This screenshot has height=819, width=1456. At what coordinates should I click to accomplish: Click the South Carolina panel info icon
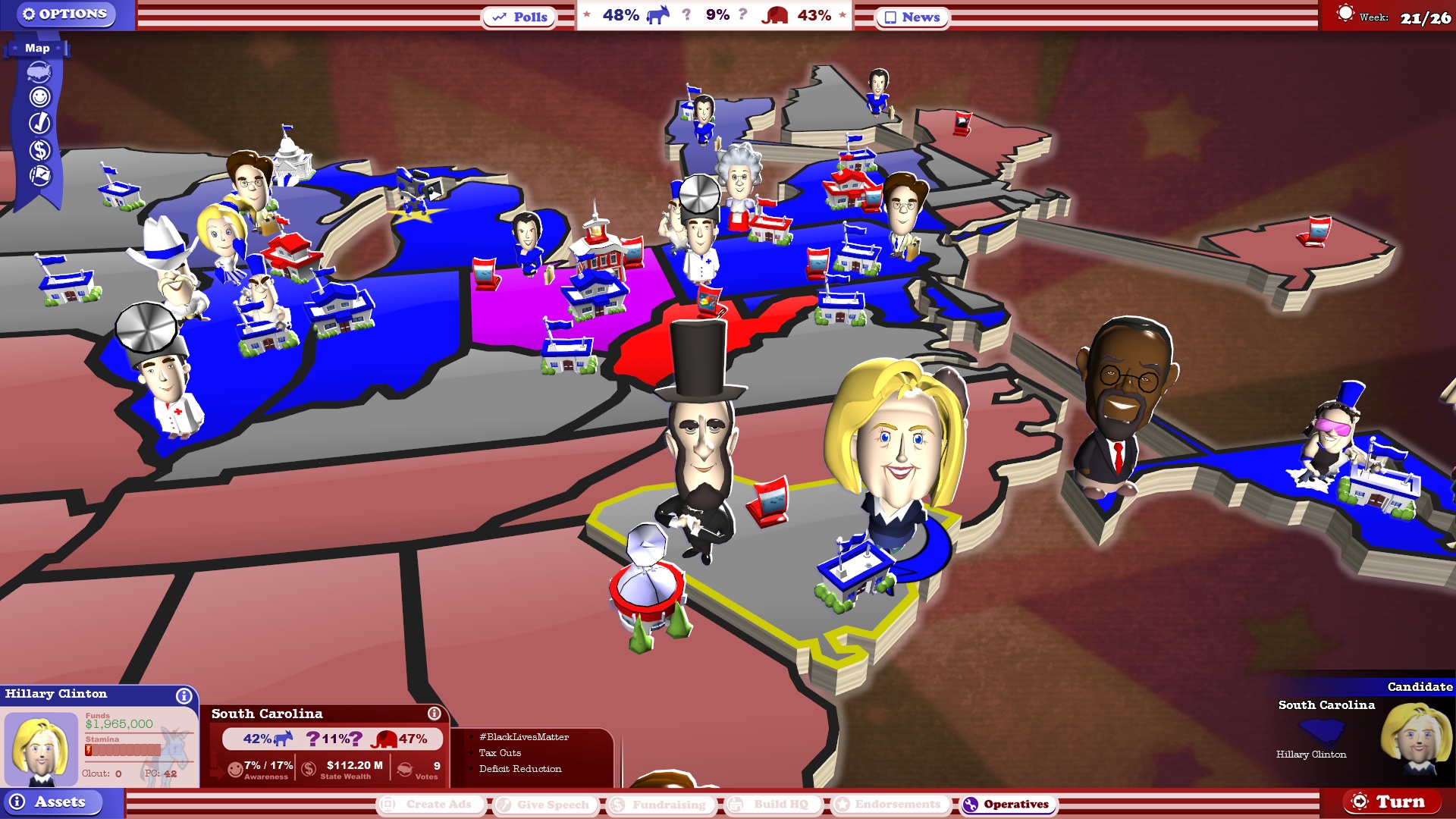434,712
